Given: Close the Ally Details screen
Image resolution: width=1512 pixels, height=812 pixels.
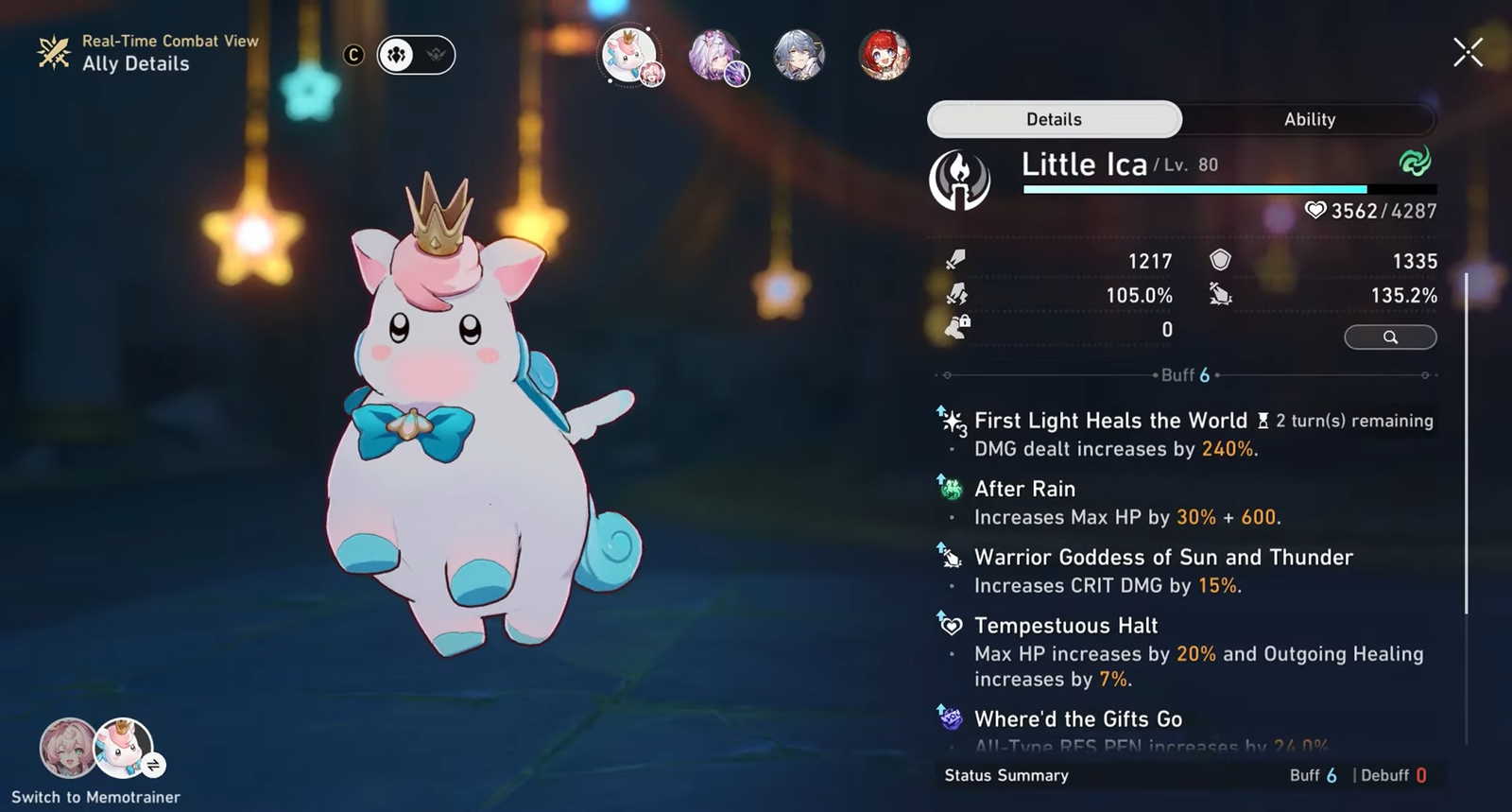Looking at the screenshot, I should click(x=1468, y=53).
